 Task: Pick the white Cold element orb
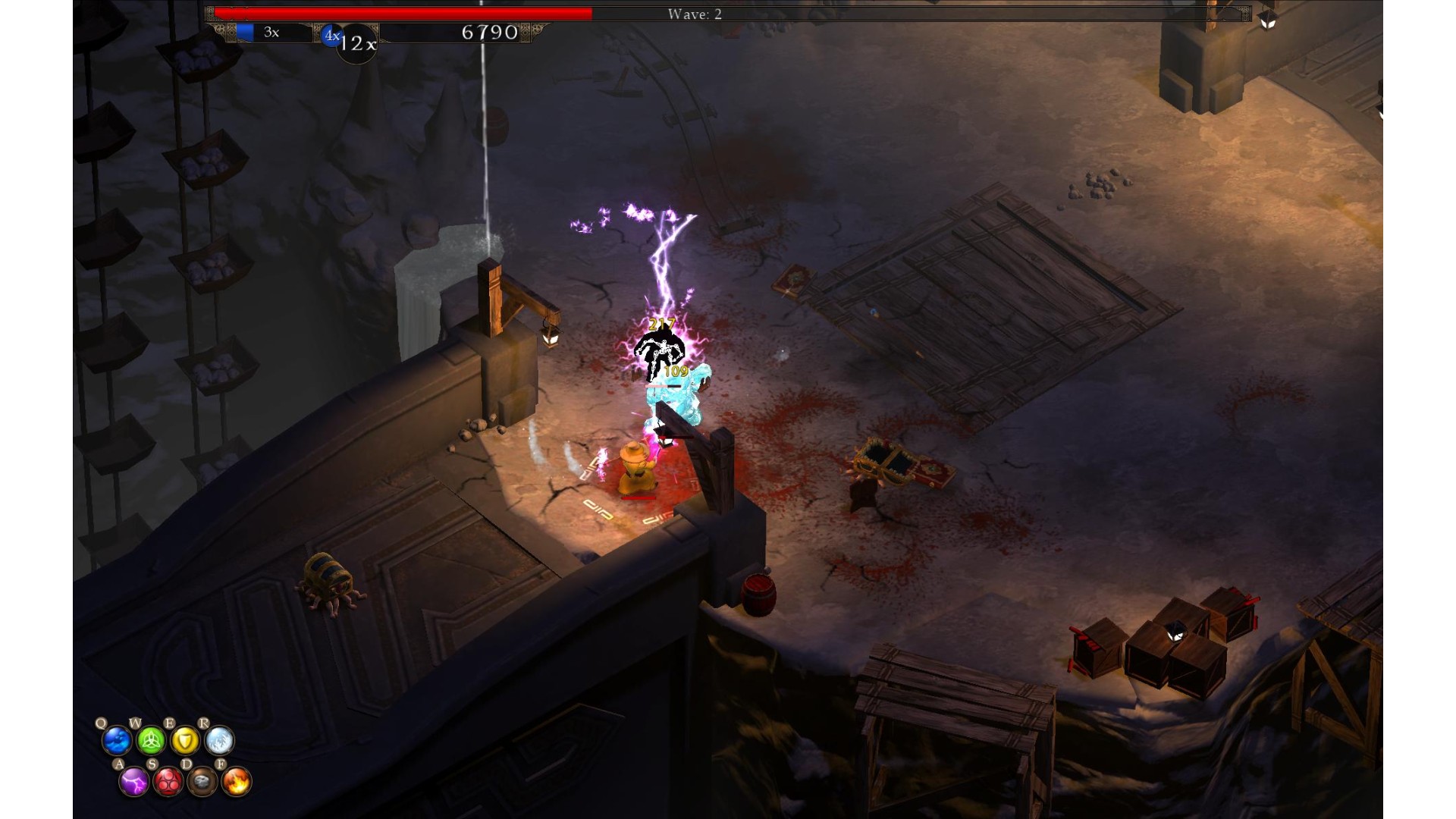(x=219, y=740)
